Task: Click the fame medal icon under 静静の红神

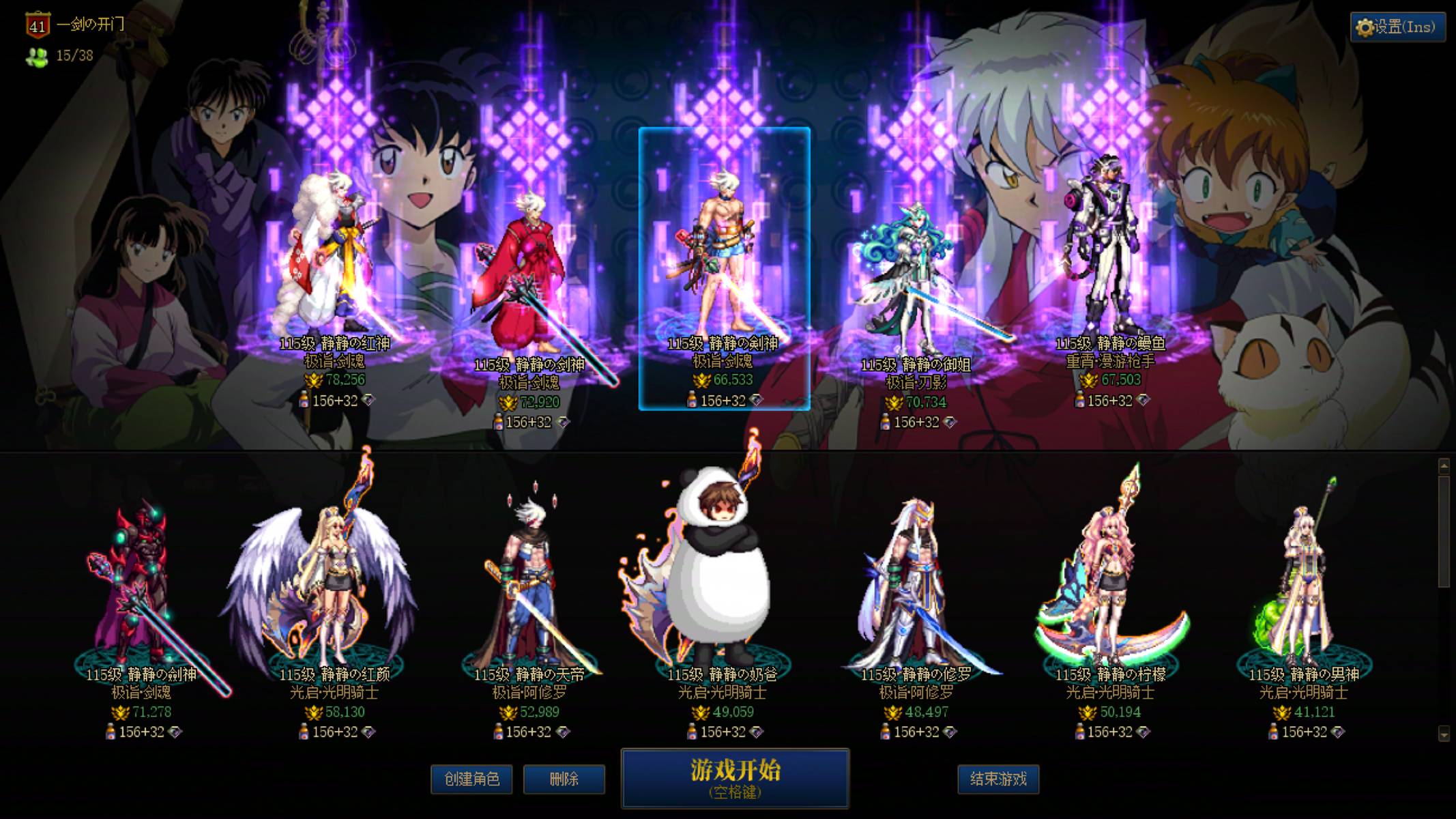Action: click(313, 379)
